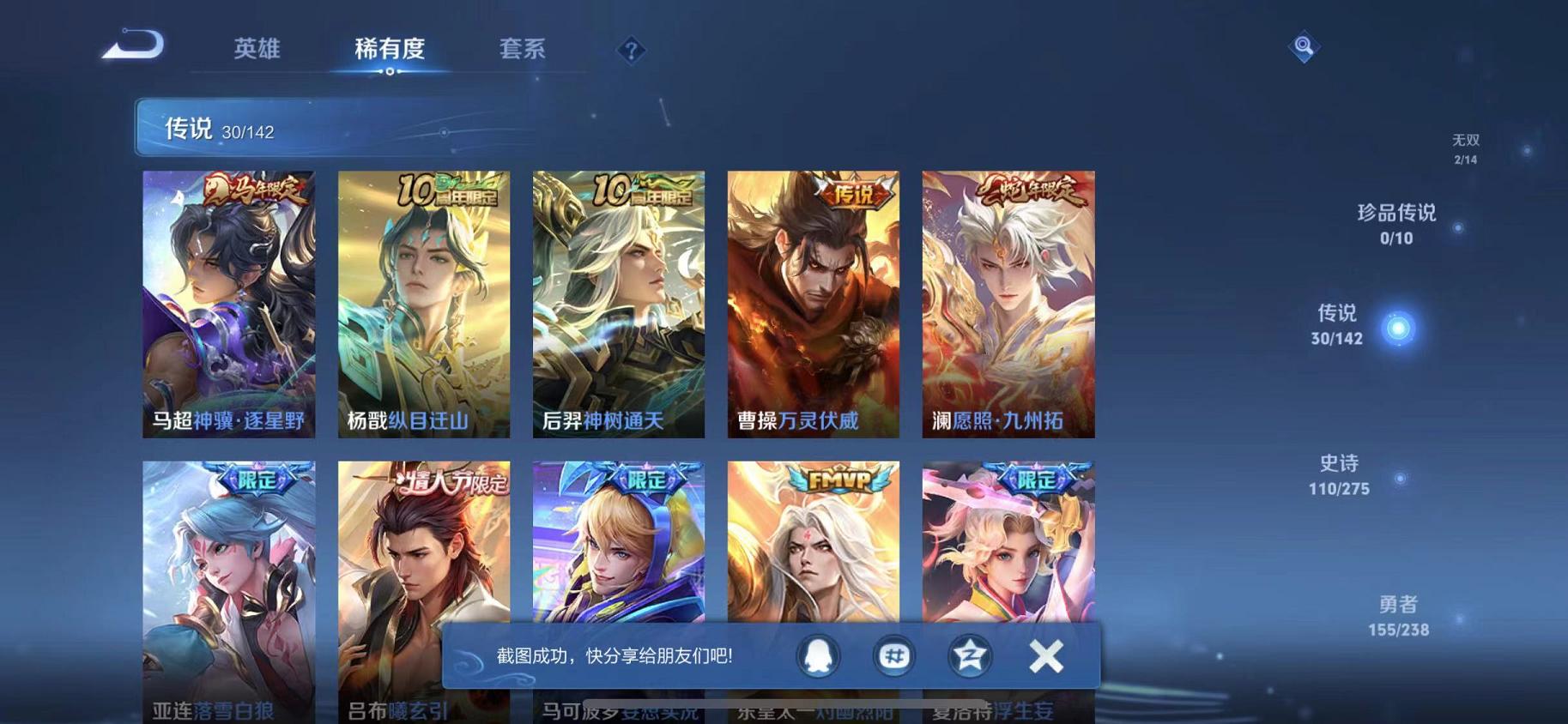Share the screenshot via the QQ penguin icon
The height and width of the screenshot is (724, 1568).
point(820,655)
